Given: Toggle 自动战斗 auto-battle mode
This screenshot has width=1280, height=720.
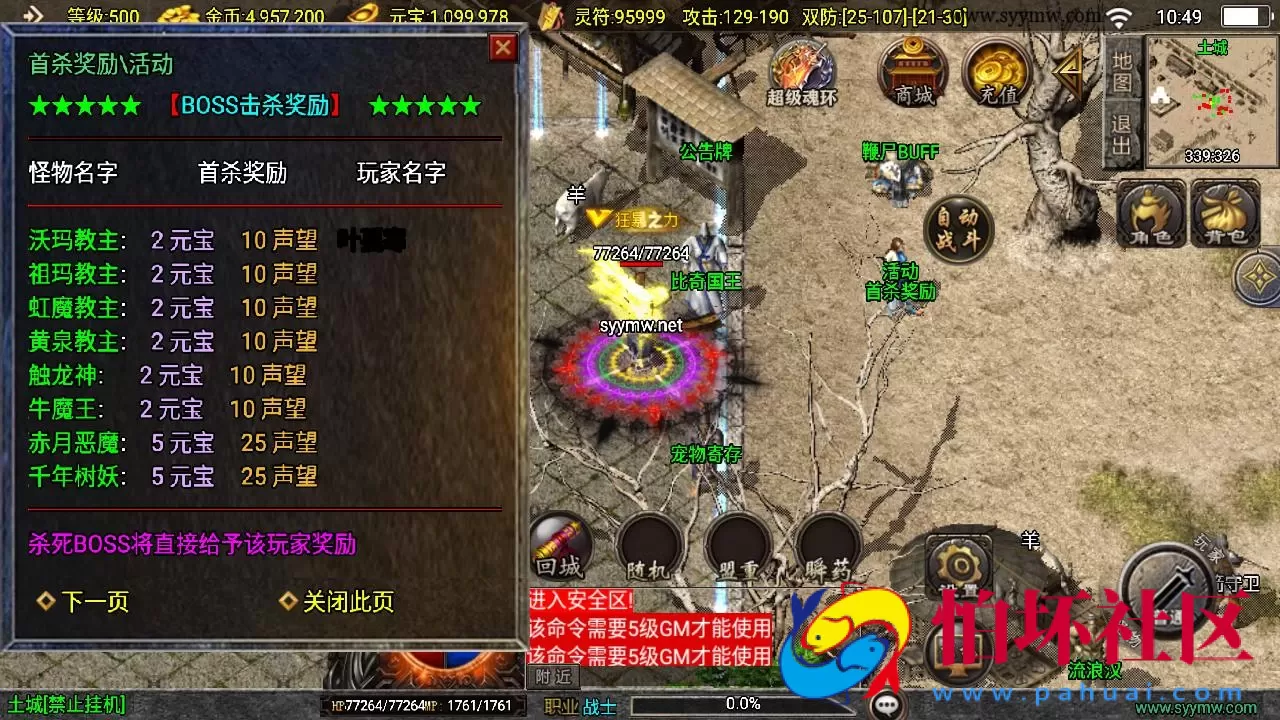Looking at the screenshot, I should point(958,230).
